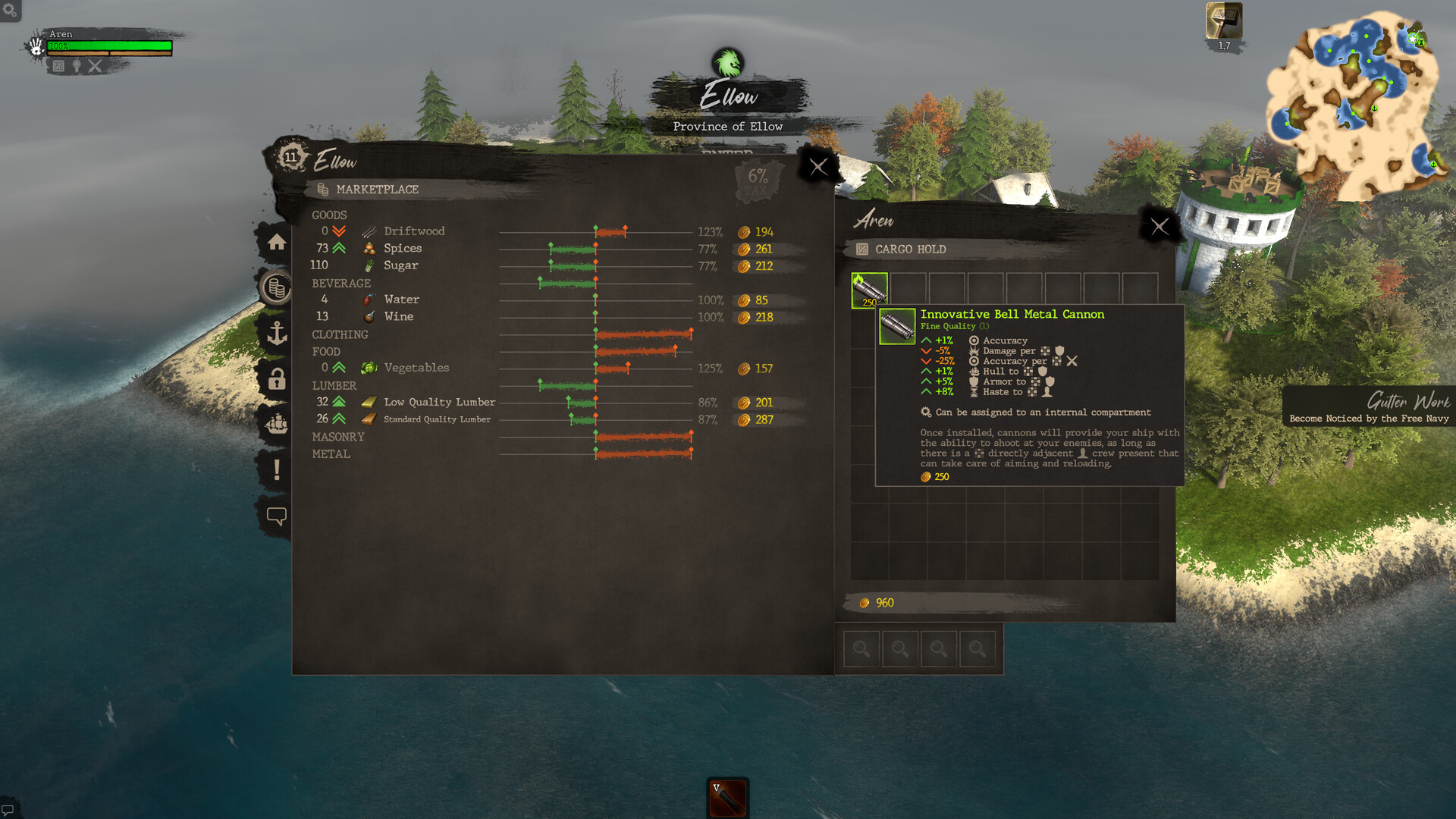1456x819 pixels.
Task: Select the Spices row in Goods
Action: [403, 248]
